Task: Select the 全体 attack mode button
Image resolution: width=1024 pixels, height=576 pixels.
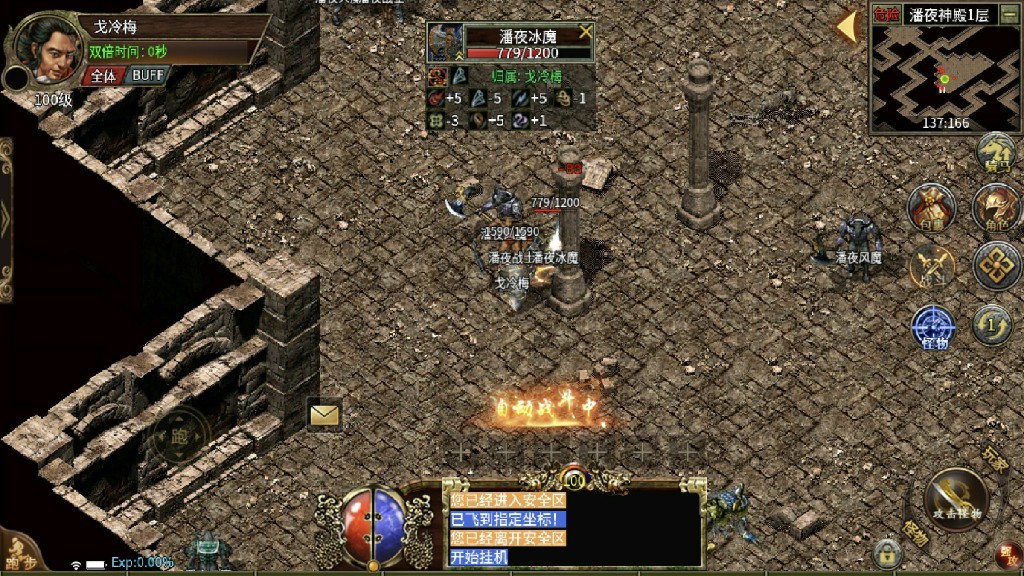Action: 103,75
